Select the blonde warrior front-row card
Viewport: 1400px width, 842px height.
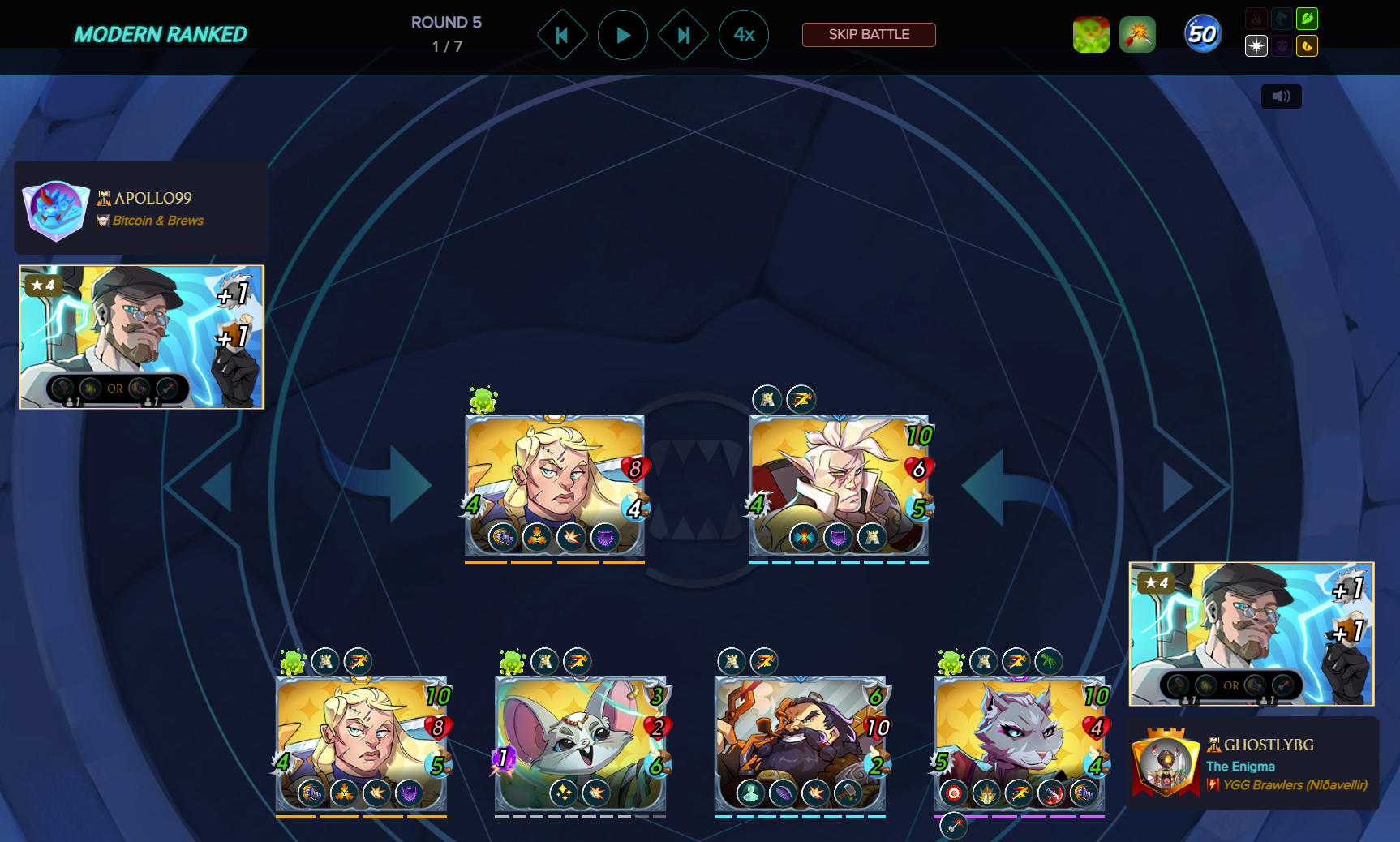pyautogui.click(x=554, y=484)
